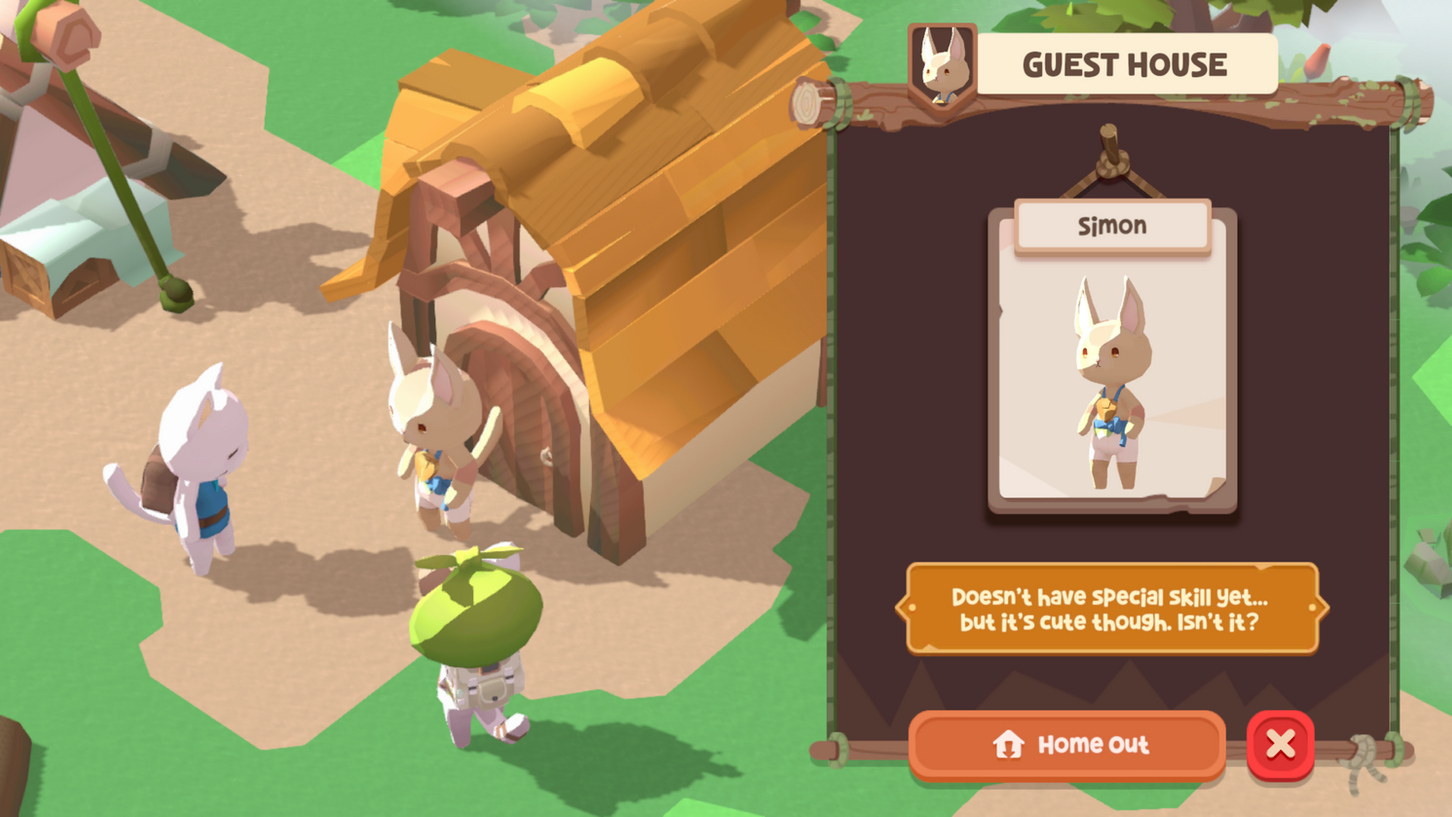The image size is (1452, 817).
Task: Click the Home Out button
Action: 1066,745
